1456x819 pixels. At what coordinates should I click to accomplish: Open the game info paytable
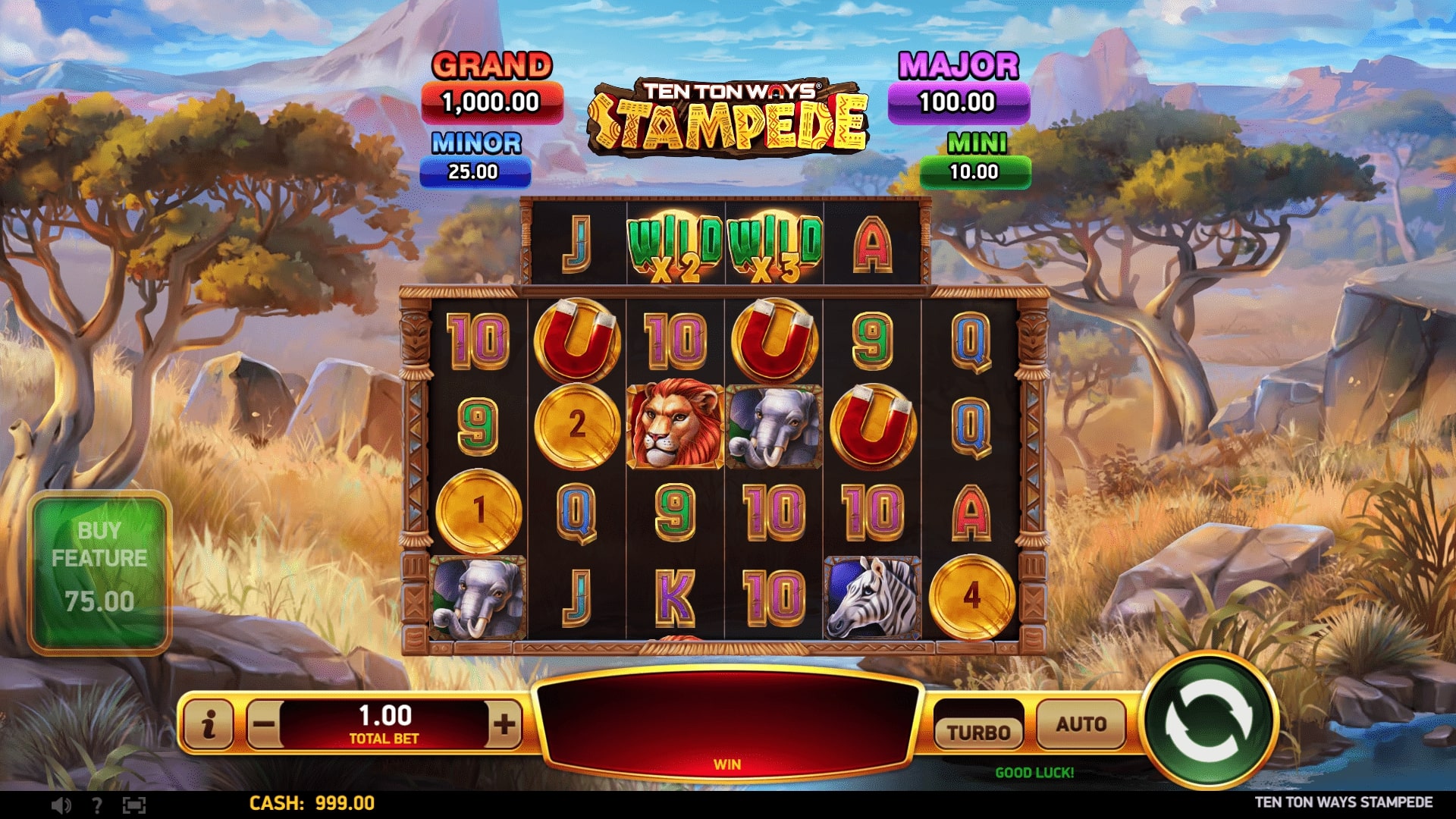click(x=209, y=725)
